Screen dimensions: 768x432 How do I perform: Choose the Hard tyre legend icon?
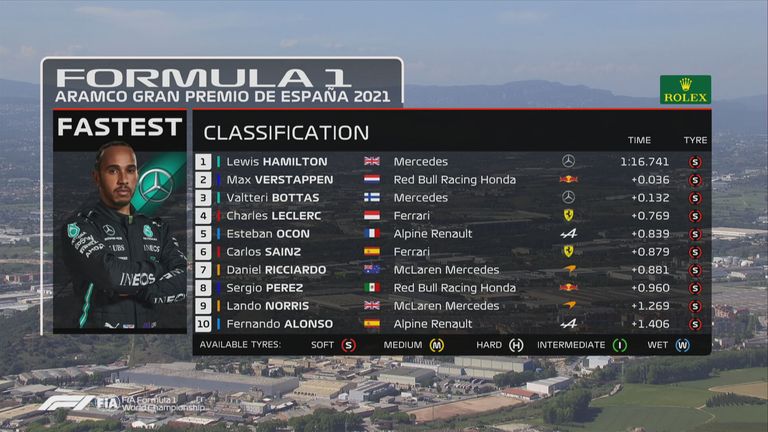click(x=516, y=345)
